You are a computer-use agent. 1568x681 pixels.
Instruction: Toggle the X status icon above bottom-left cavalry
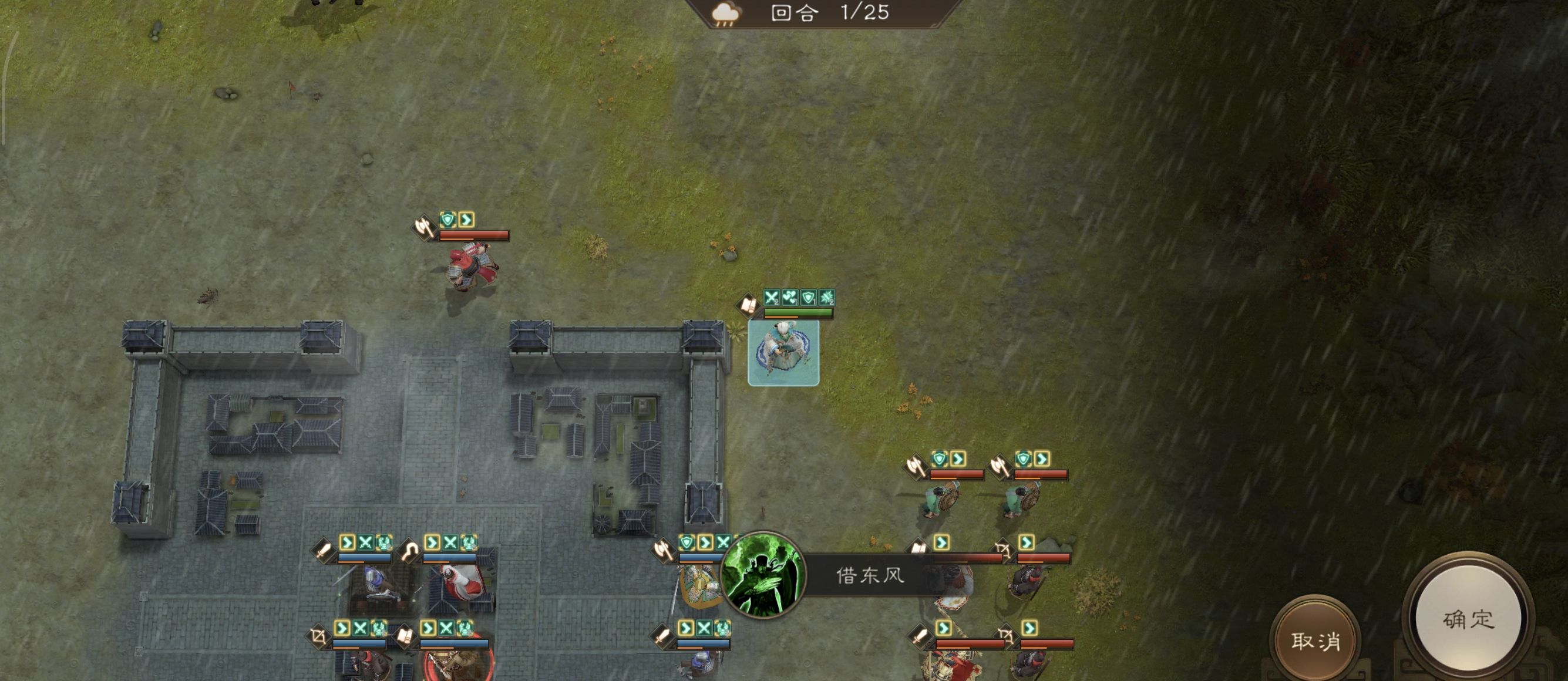360,628
